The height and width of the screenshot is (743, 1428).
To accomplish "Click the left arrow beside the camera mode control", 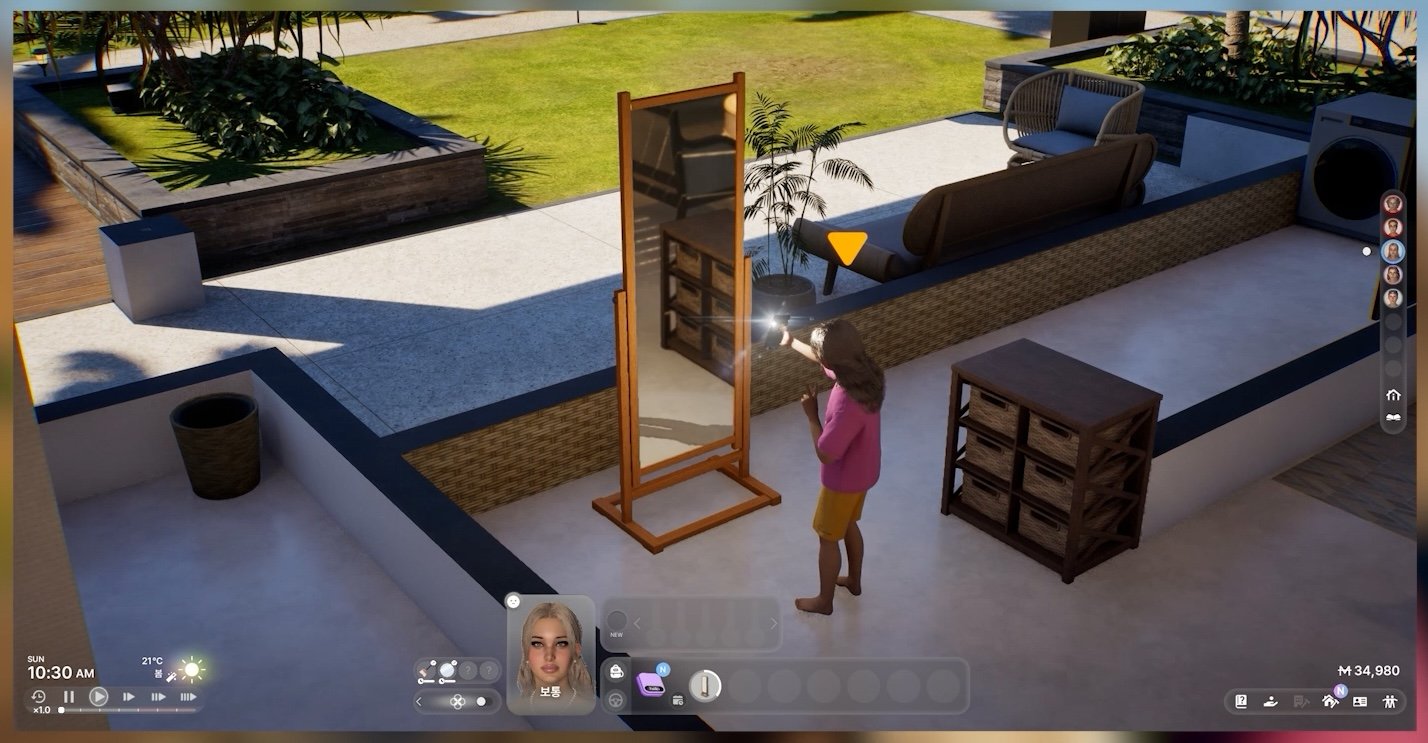I will click(420, 702).
